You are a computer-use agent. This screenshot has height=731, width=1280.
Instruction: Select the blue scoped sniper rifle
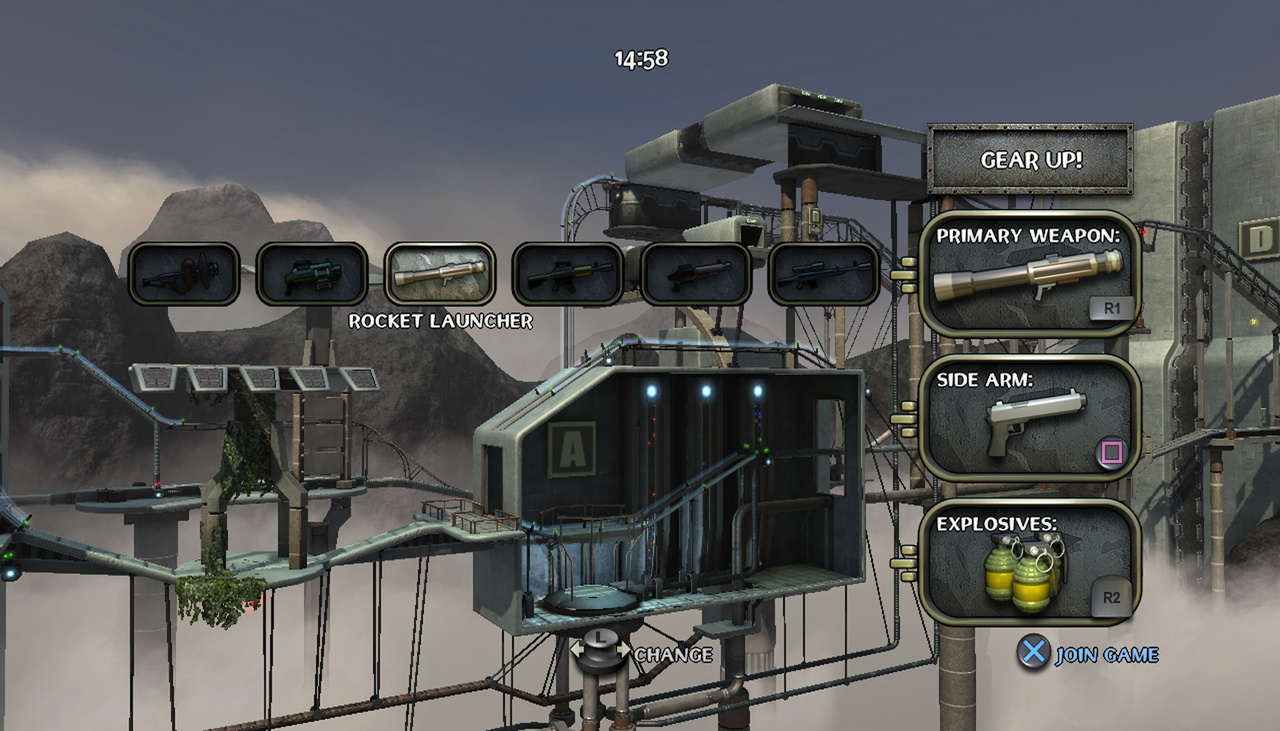[x=824, y=274]
